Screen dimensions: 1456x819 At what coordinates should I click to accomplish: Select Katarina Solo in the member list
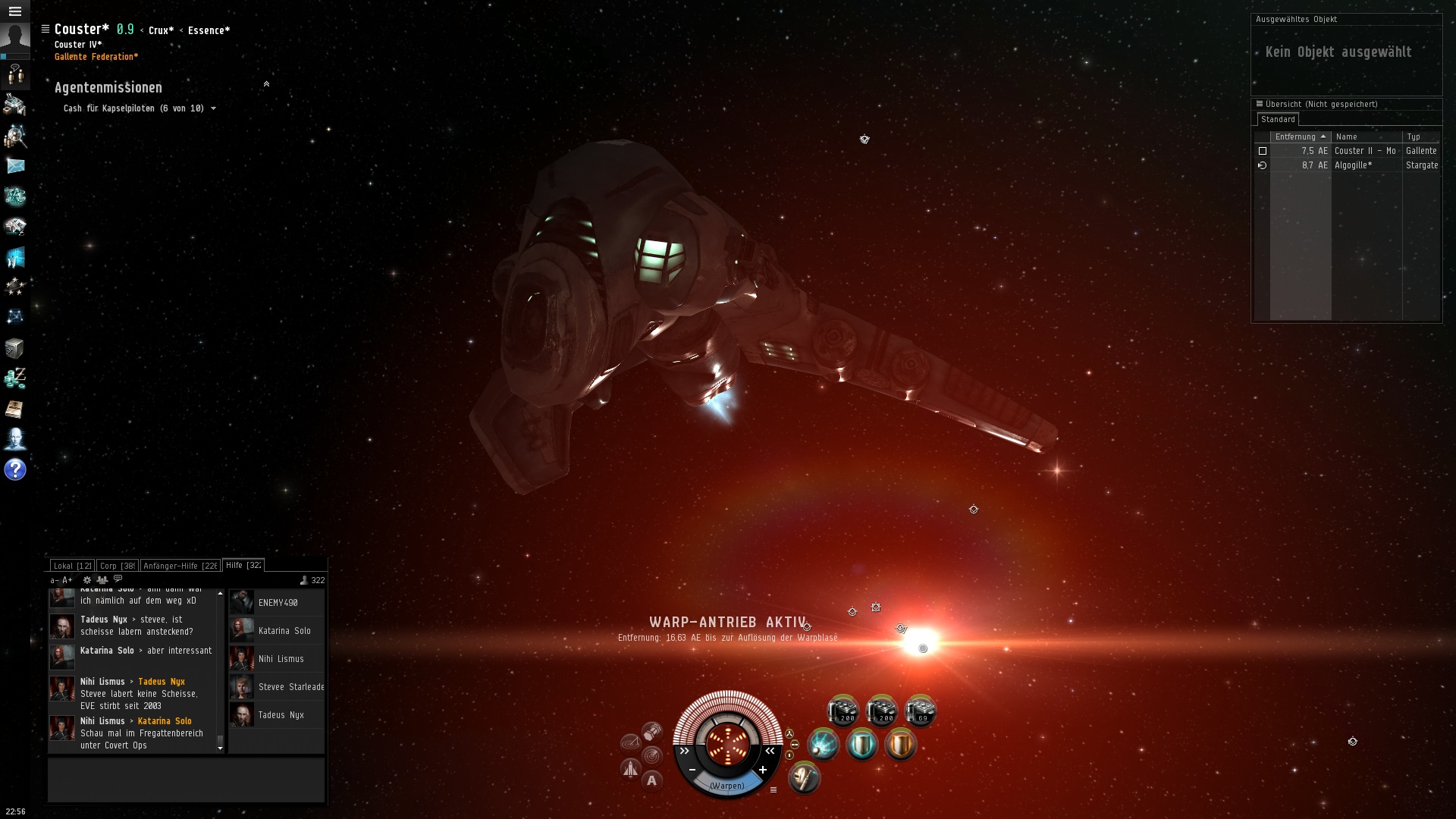coord(284,631)
